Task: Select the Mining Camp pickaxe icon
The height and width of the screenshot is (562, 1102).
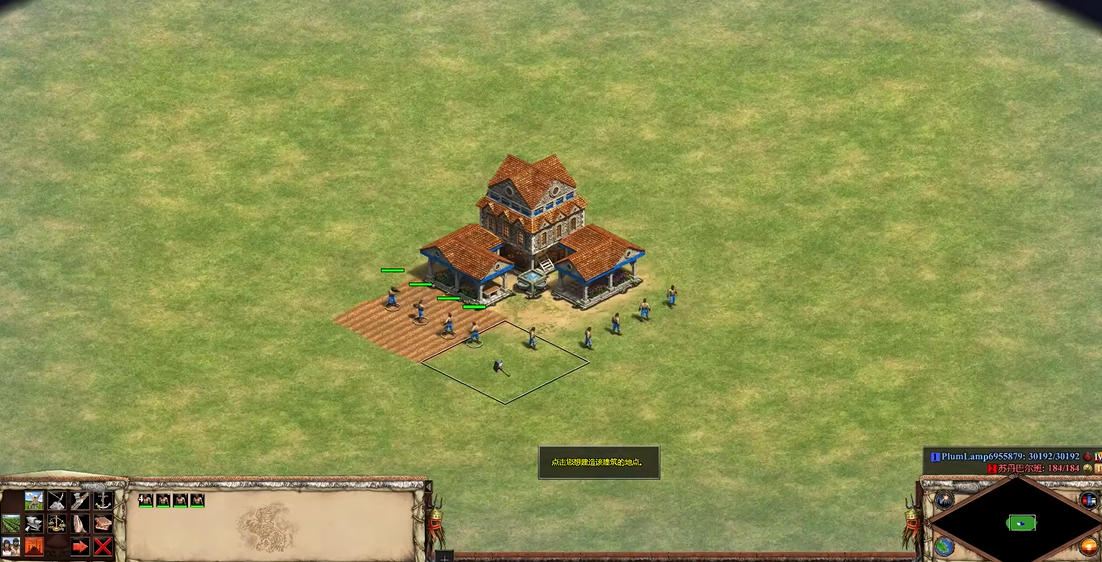Action: coord(57,500)
